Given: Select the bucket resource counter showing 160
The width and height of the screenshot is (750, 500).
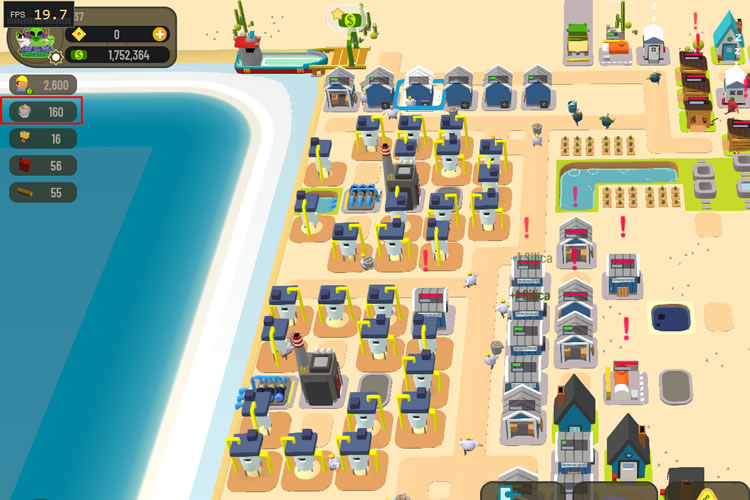Looking at the screenshot, I should (43, 112).
